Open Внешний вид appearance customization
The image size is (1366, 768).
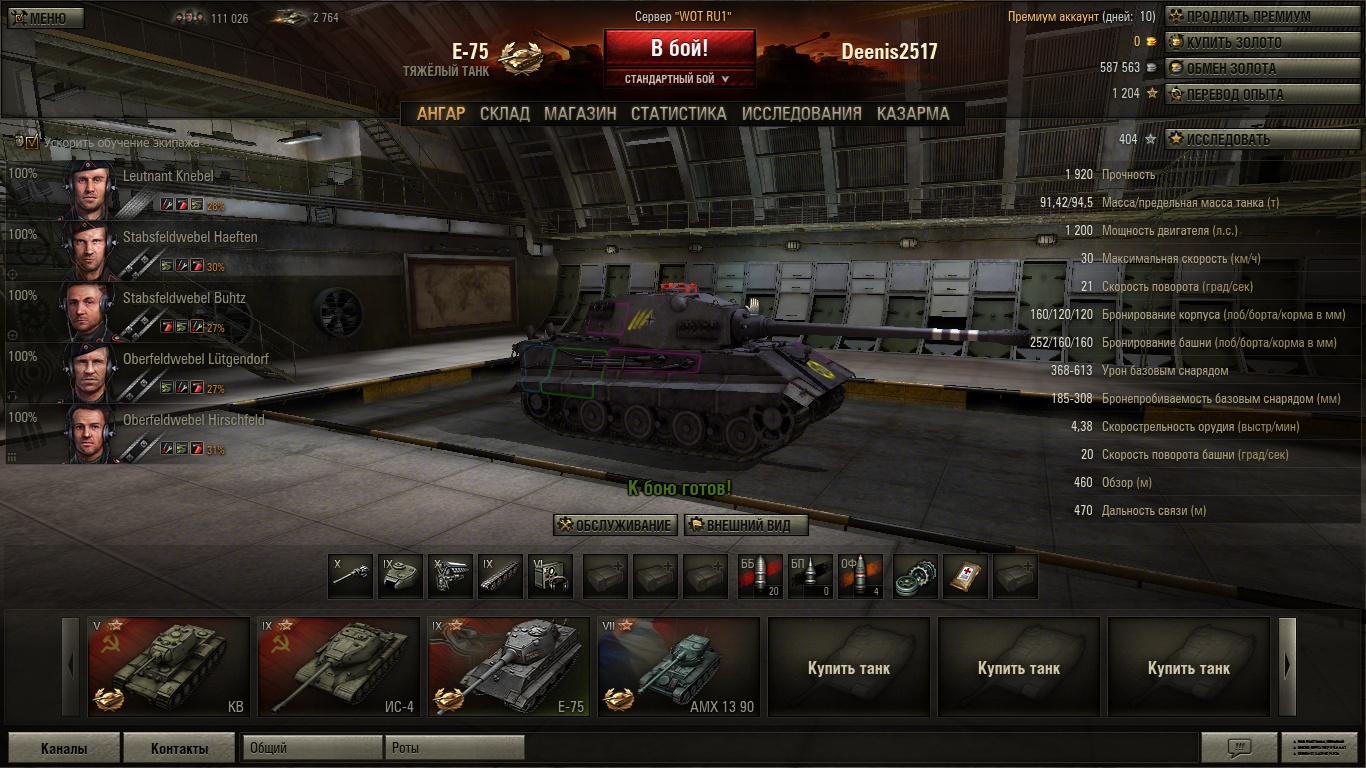click(x=746, y=526)
